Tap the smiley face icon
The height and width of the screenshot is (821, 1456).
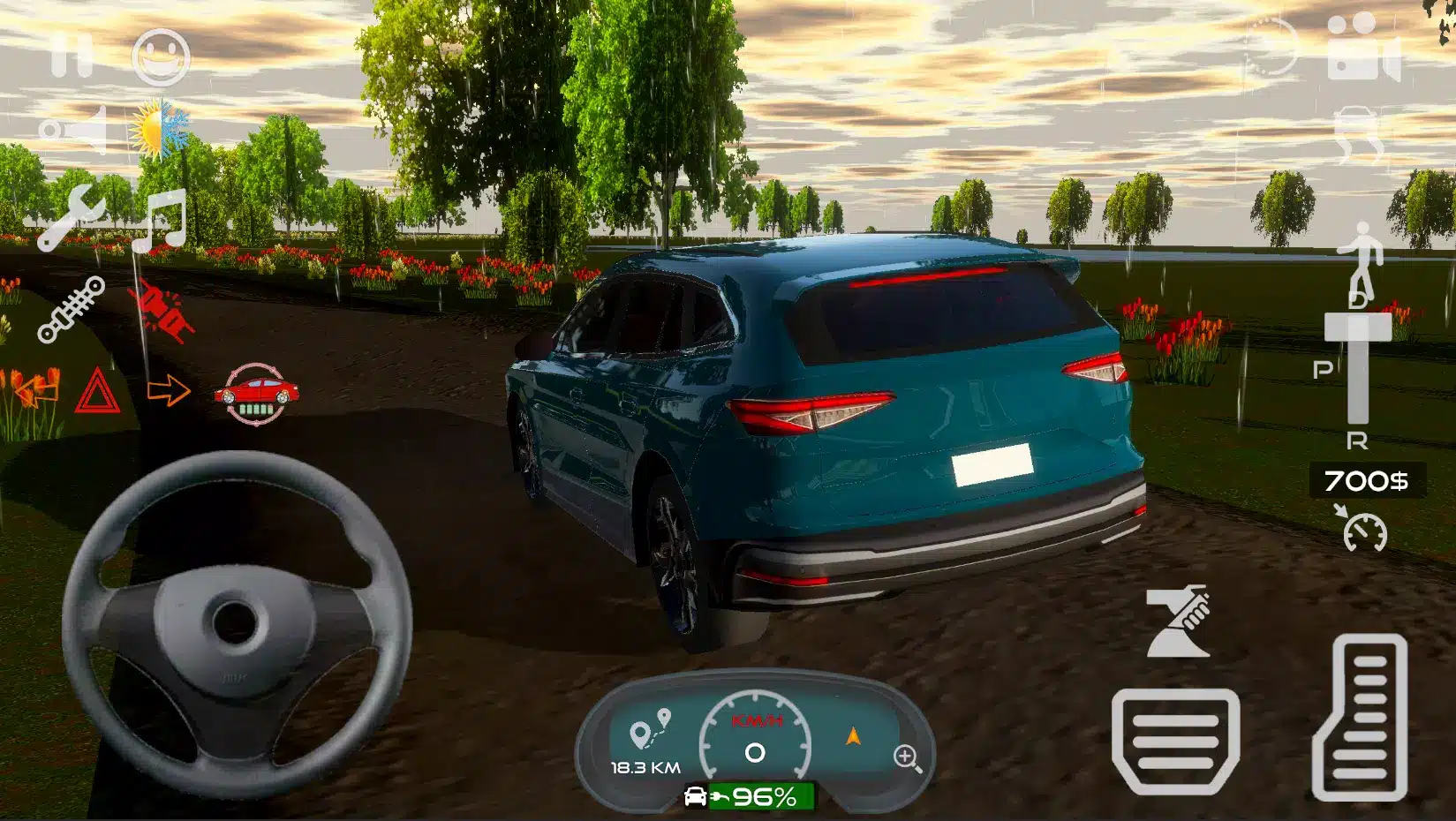click(161, 56)
